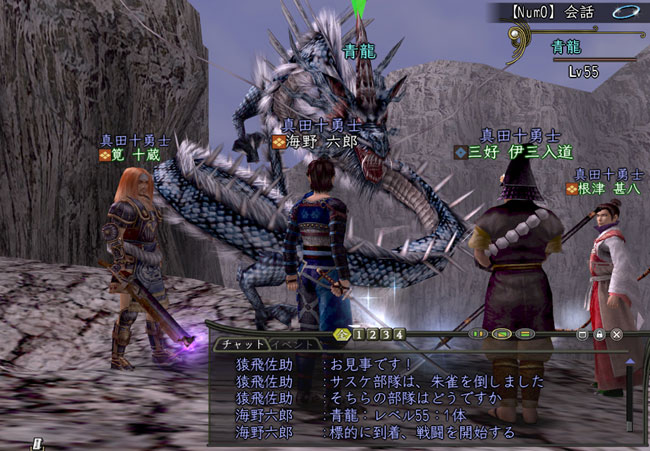This screenshot has height=451, width=650.
Task: Close the chat window with the X
Action: point(616,334)
